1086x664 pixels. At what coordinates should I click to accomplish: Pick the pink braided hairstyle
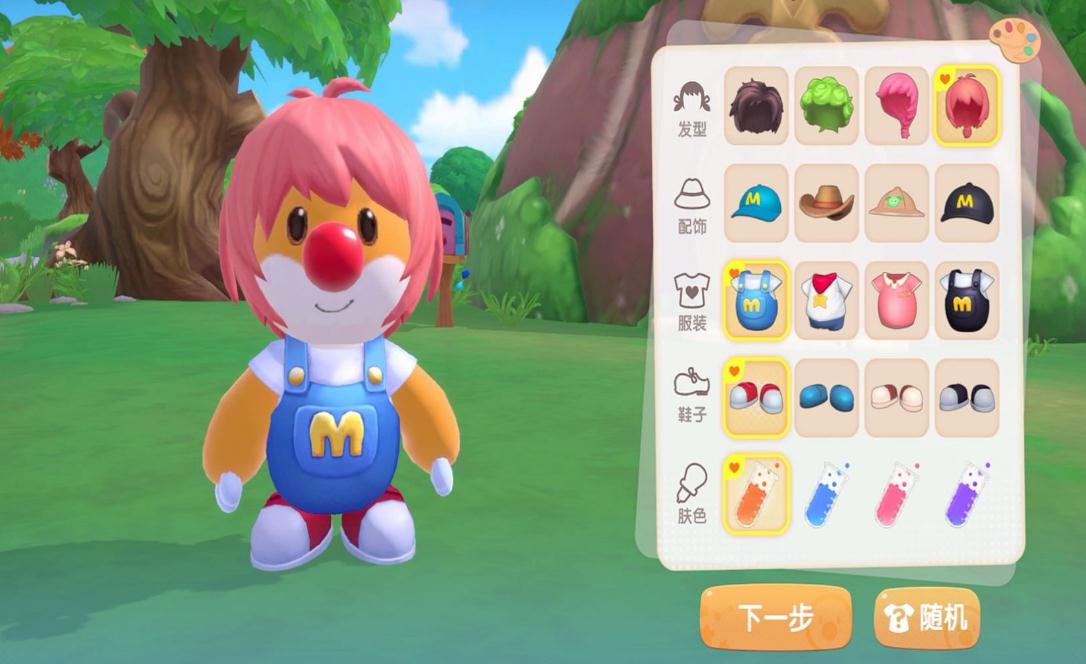(897, 105)
